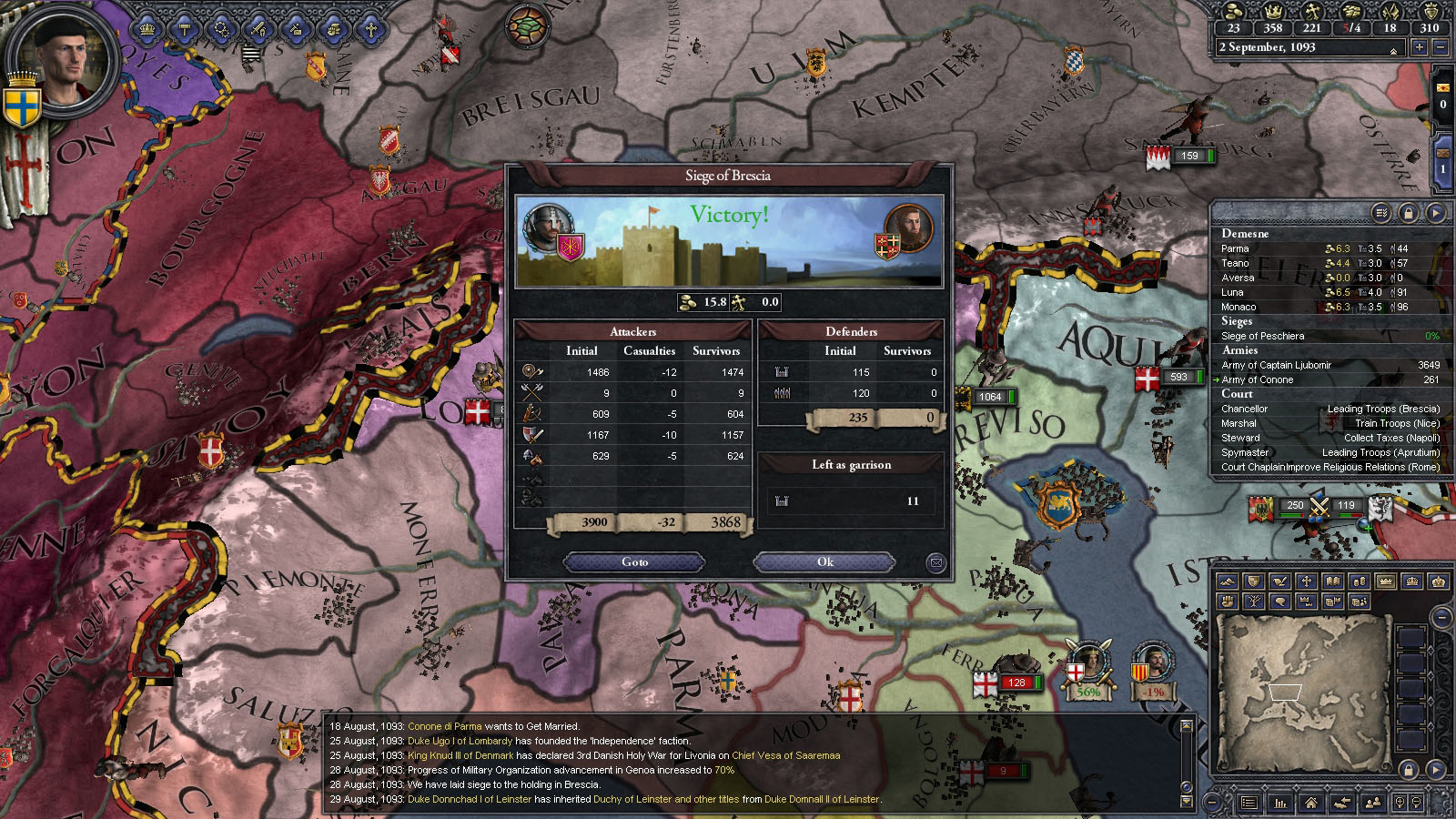View the attacking commander's portrait
This screenshot has height=819, width=1456.
click(x=548, y=228)
